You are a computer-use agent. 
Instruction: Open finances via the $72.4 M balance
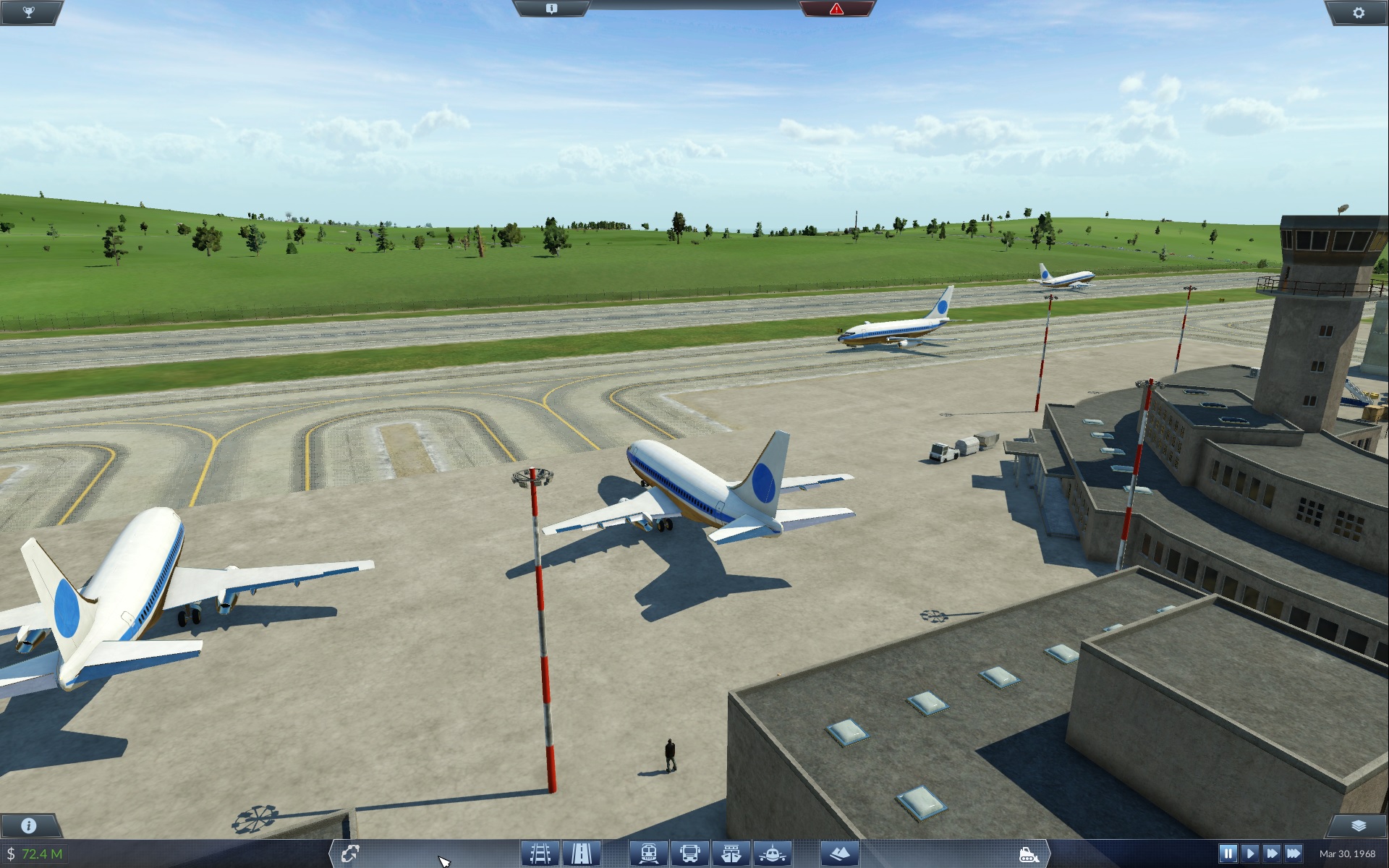(x=35, y=854)
